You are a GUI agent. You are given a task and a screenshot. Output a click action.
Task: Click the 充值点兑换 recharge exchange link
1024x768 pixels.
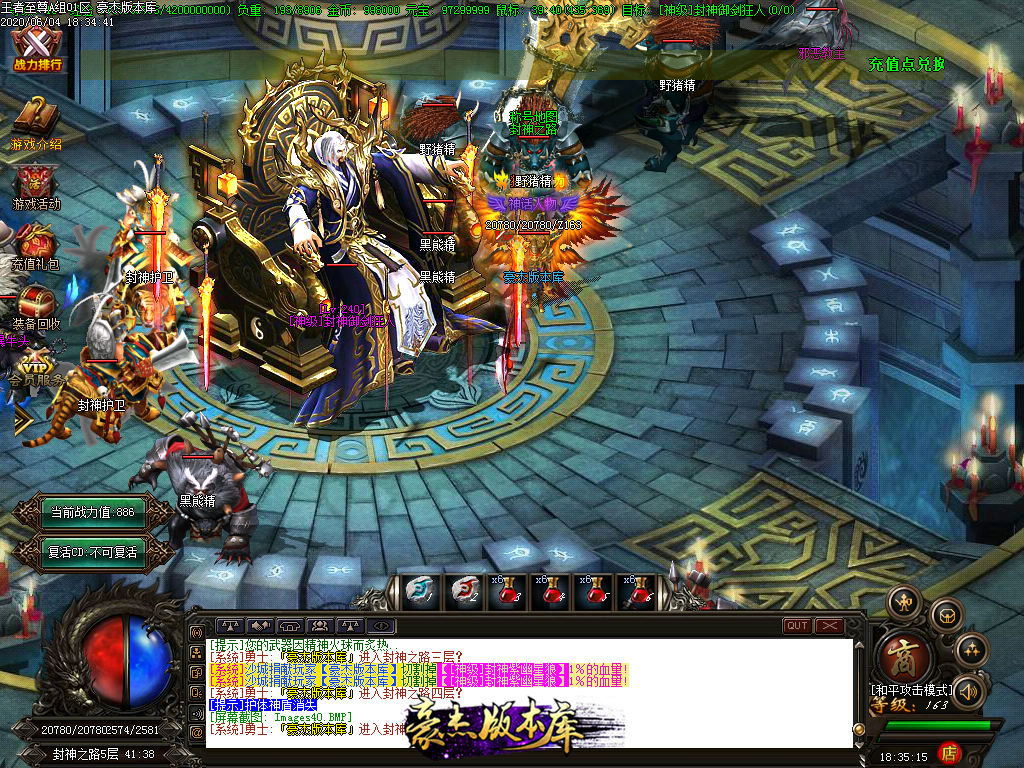(906, 65)
